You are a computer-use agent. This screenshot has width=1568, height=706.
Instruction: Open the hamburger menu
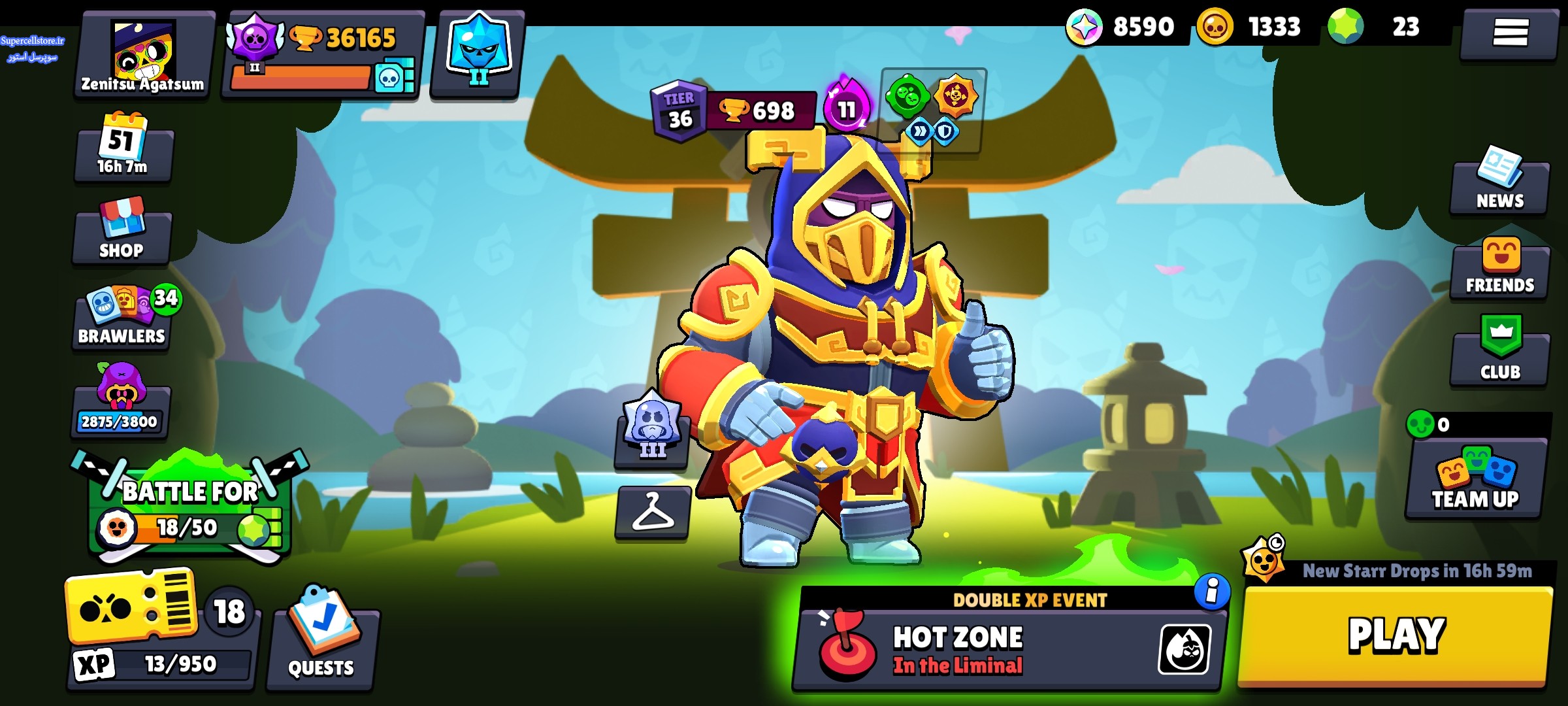(x=1510, y=33)
